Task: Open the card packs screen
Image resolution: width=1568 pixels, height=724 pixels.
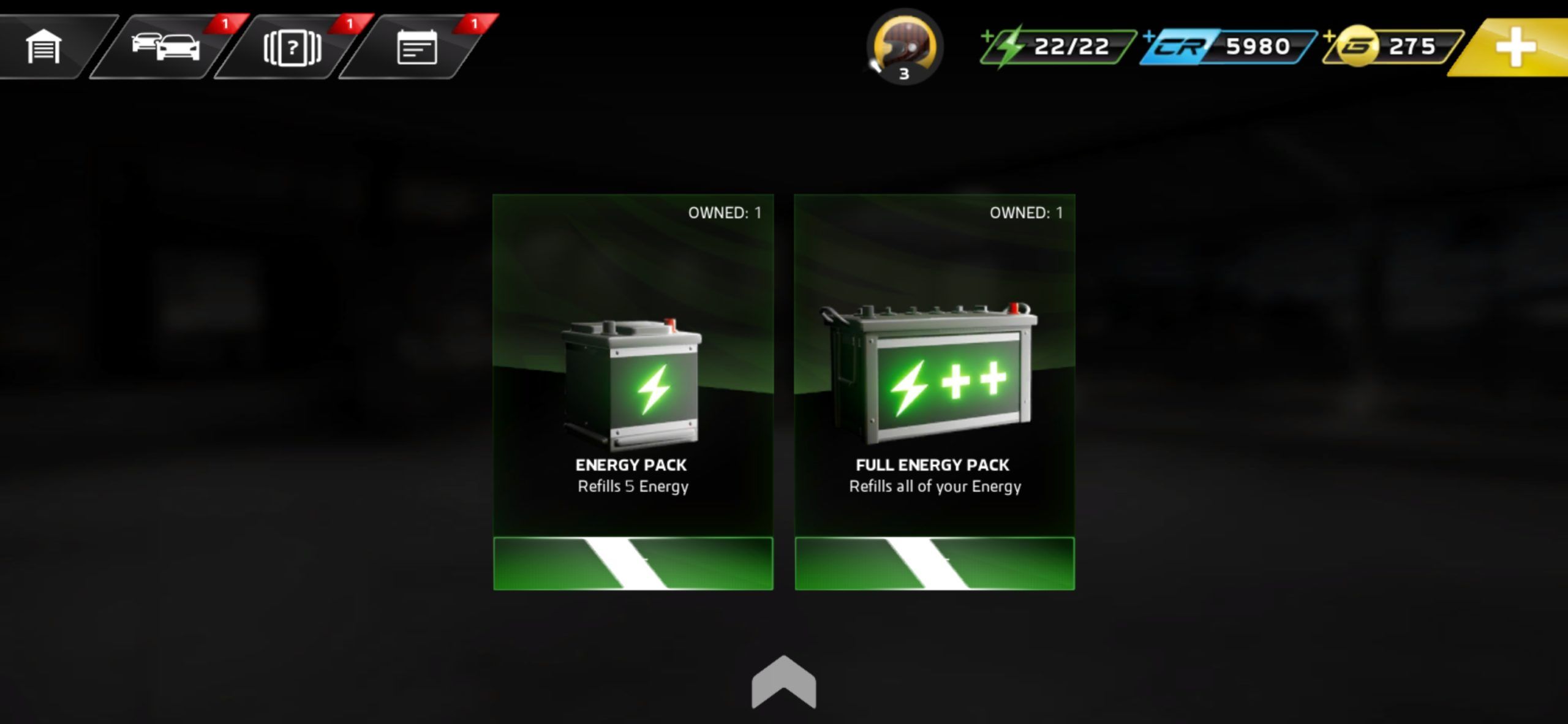Action: pyautogui.click(x=292, y=47)
